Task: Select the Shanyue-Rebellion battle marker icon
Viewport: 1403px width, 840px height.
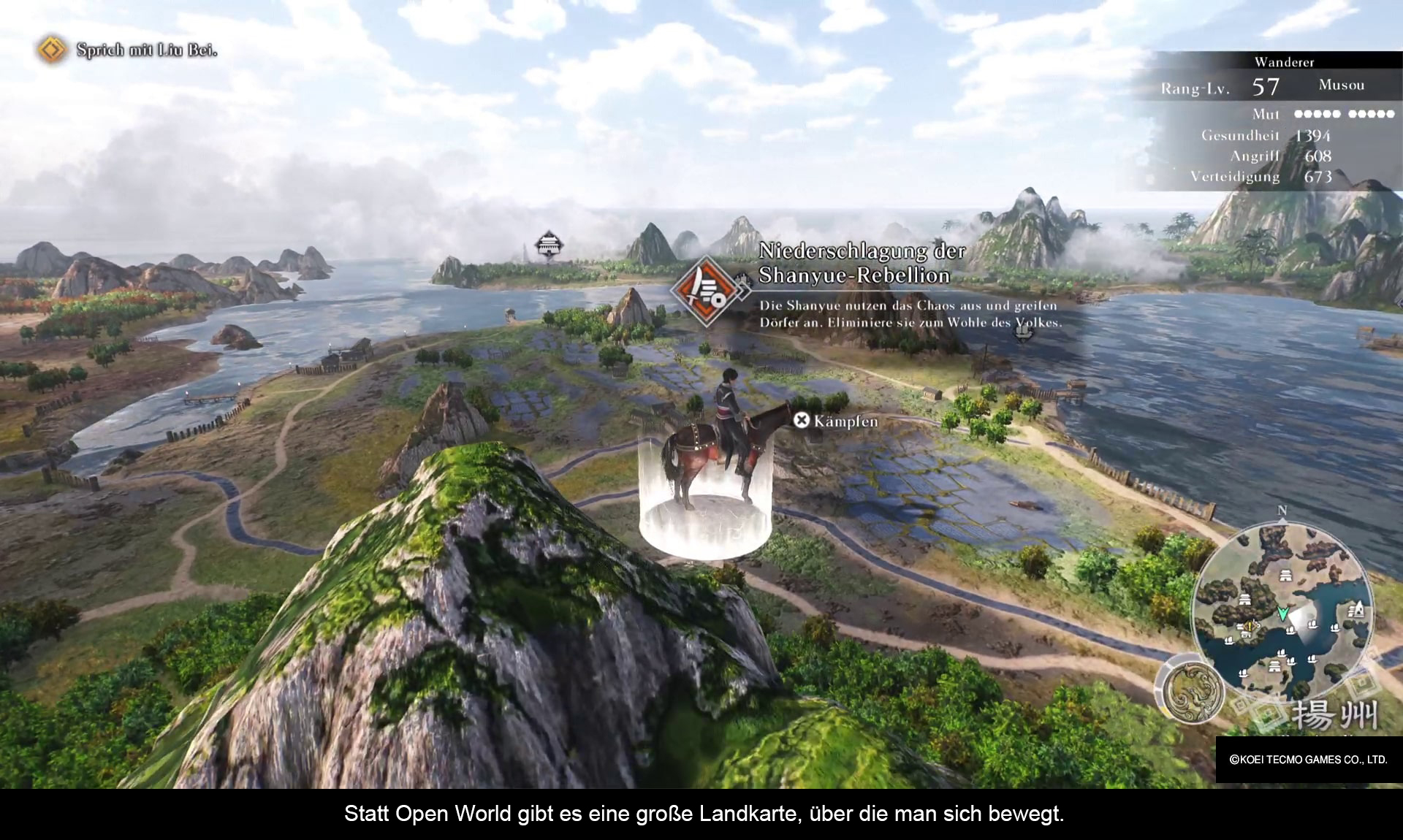Action: click(x=706, y=291)
